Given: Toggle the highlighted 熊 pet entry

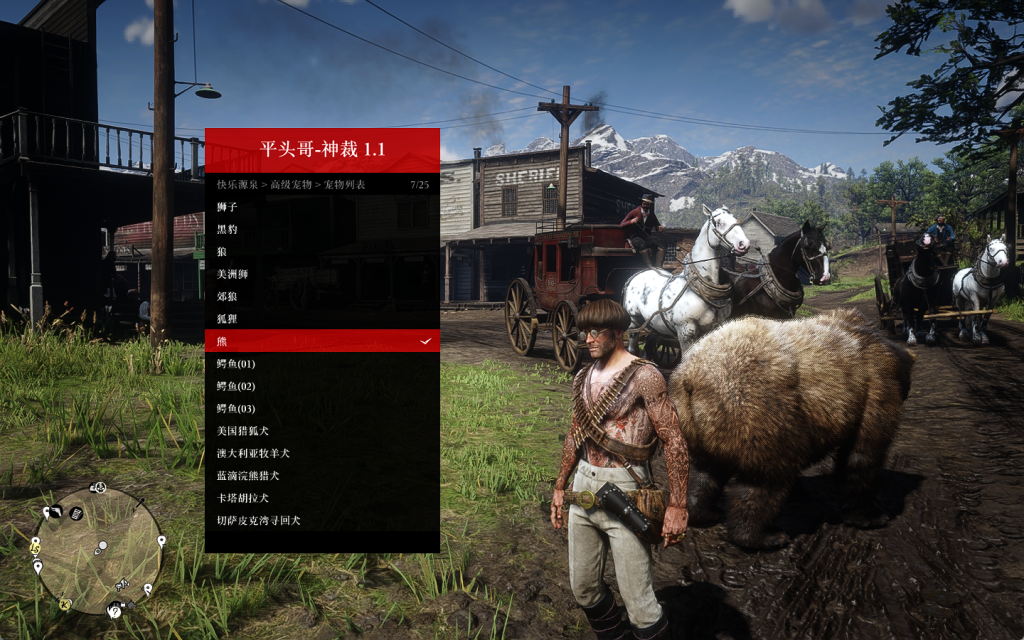Looking at the screenshot, I should (322, 341).
